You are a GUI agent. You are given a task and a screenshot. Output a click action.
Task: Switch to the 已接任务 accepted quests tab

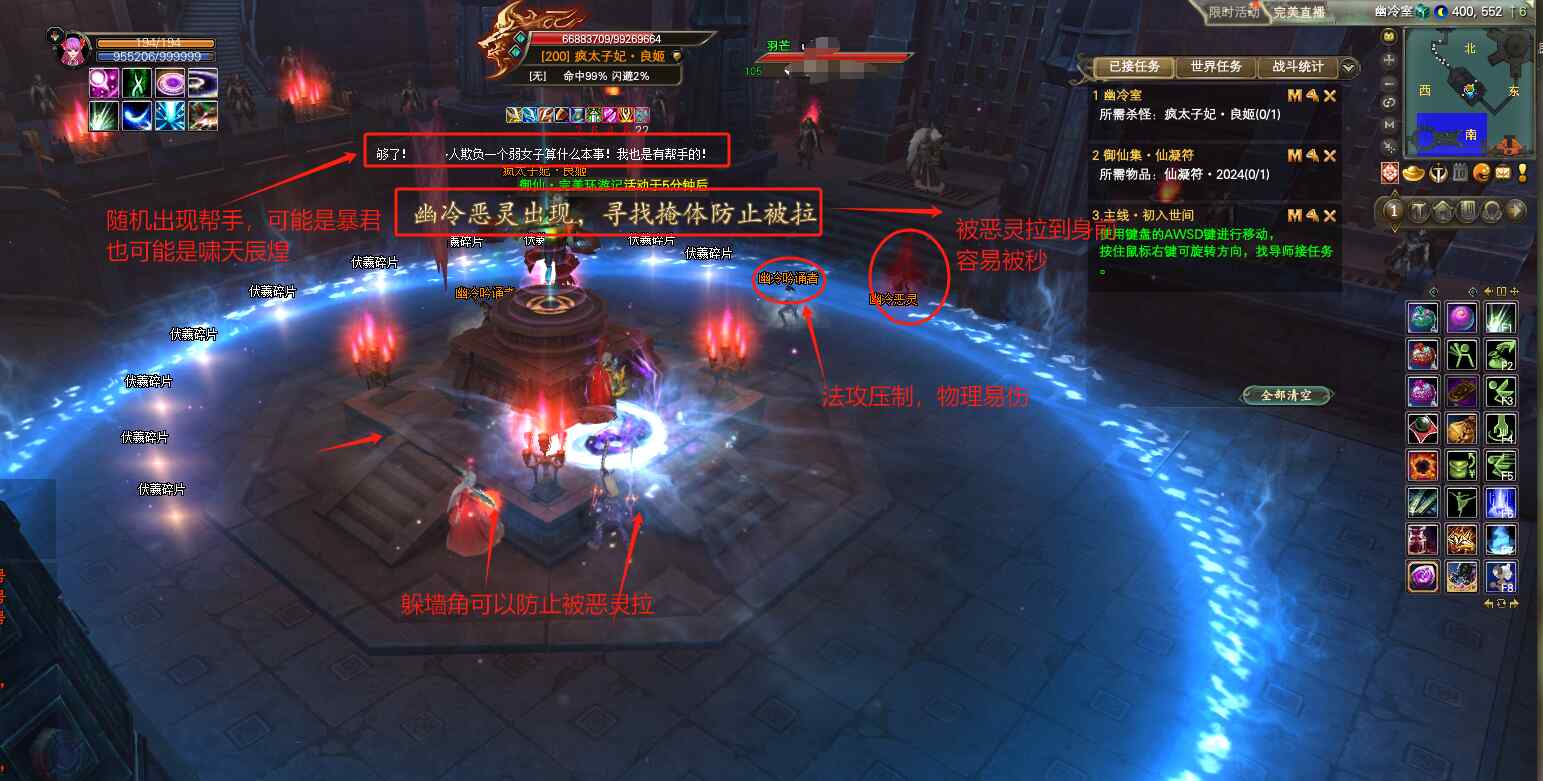point(1134,67)
